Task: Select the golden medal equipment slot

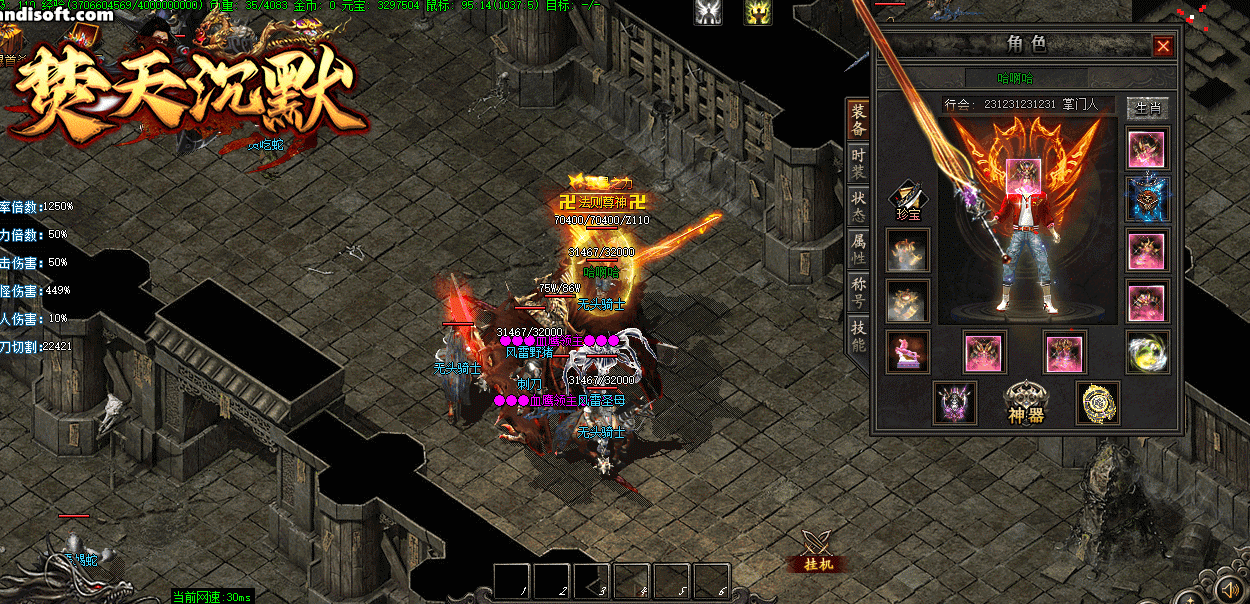Action: 1097,402
